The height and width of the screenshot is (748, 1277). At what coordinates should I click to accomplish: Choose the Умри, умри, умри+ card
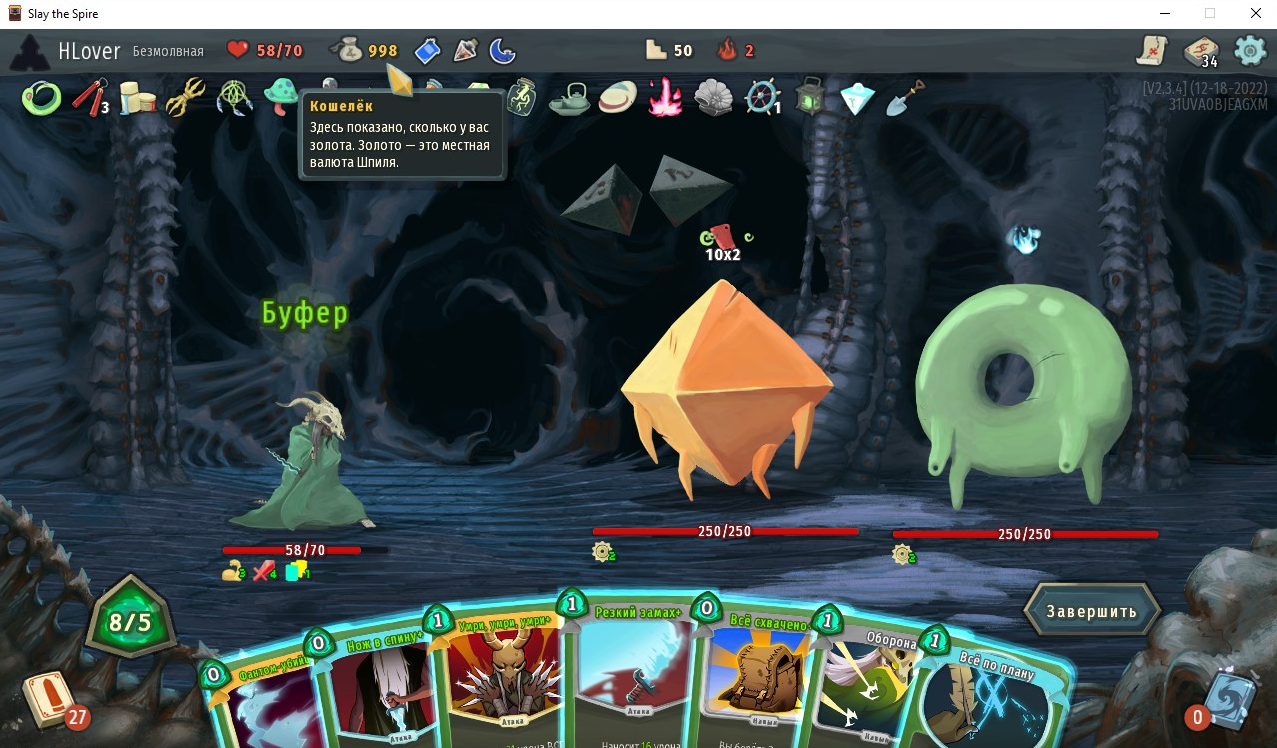(497, 680)
